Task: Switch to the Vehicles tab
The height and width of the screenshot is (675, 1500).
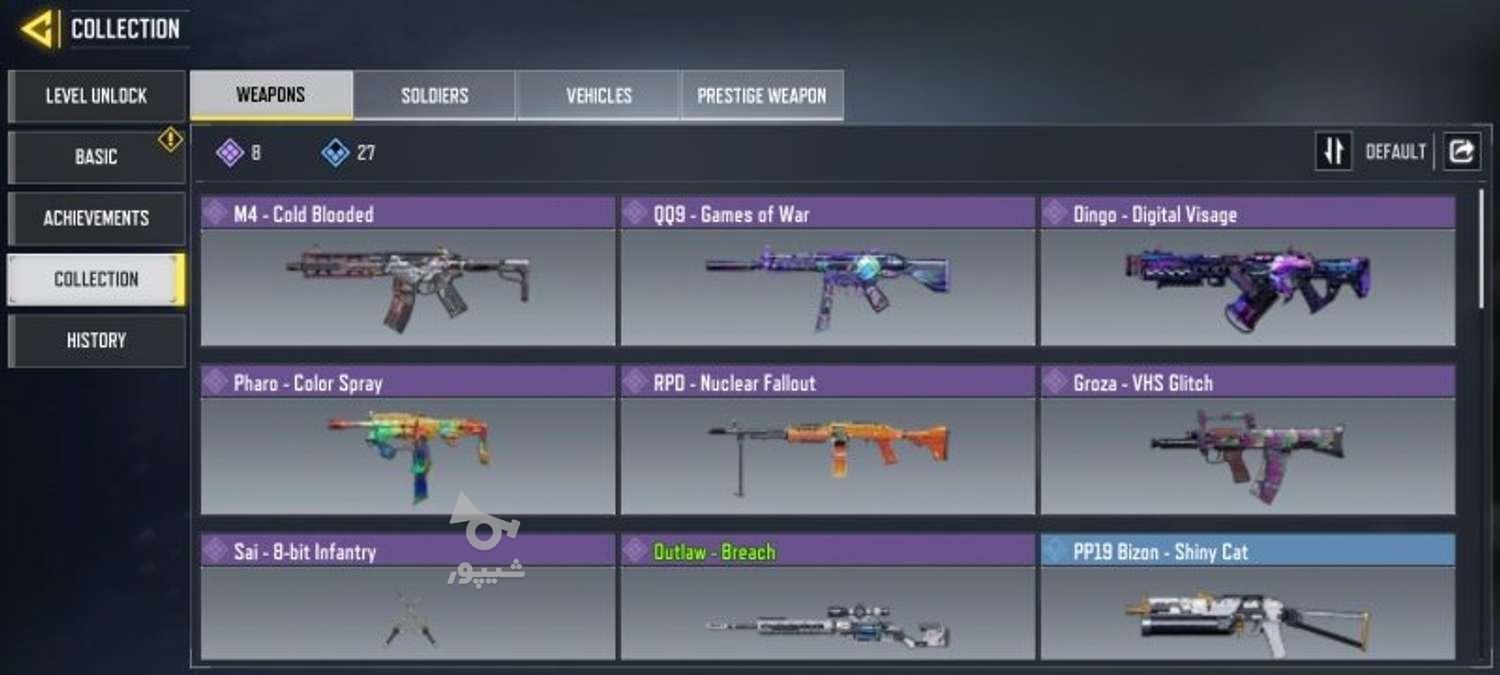Action: point(599,96)
